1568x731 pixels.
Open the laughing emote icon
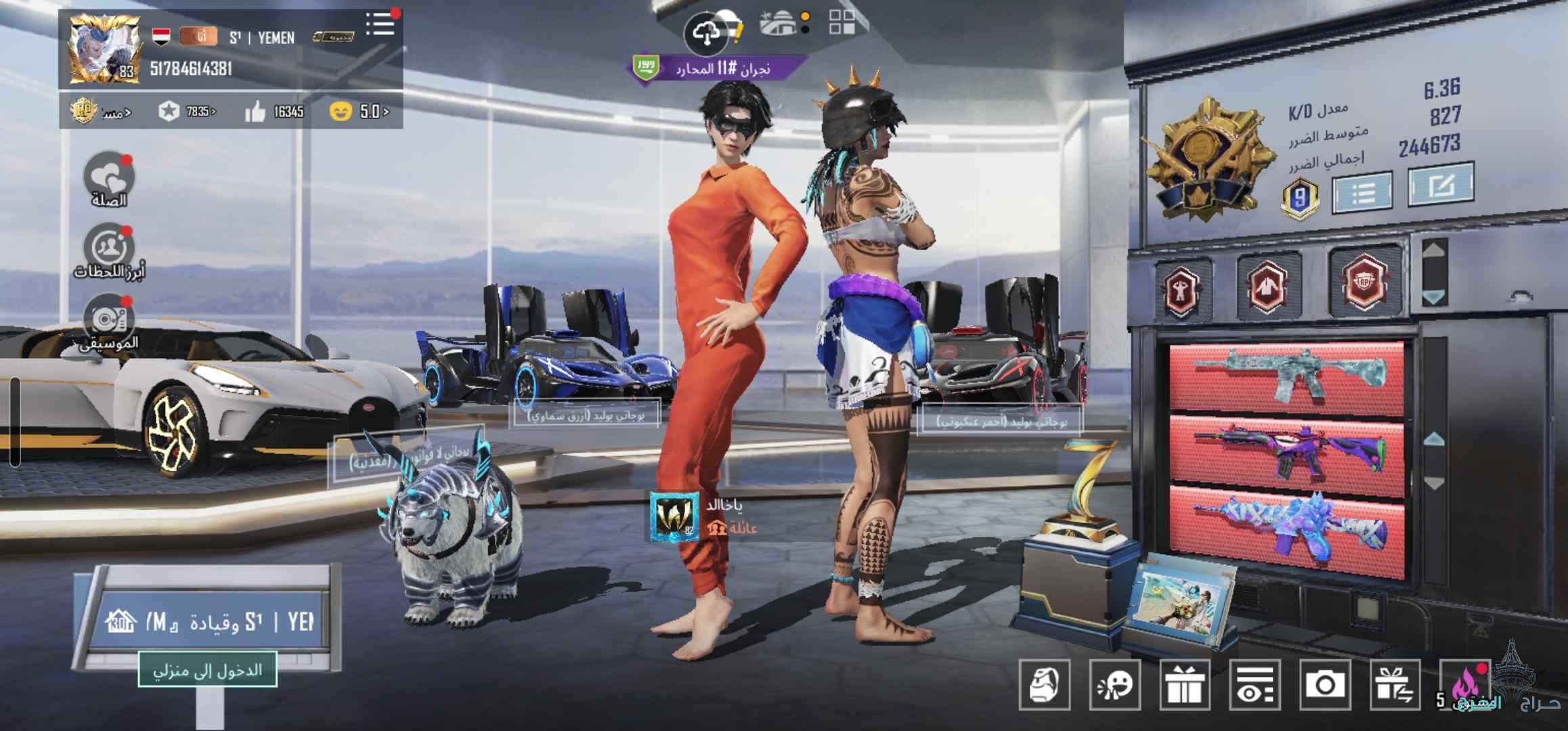(x=1115, y=685)
